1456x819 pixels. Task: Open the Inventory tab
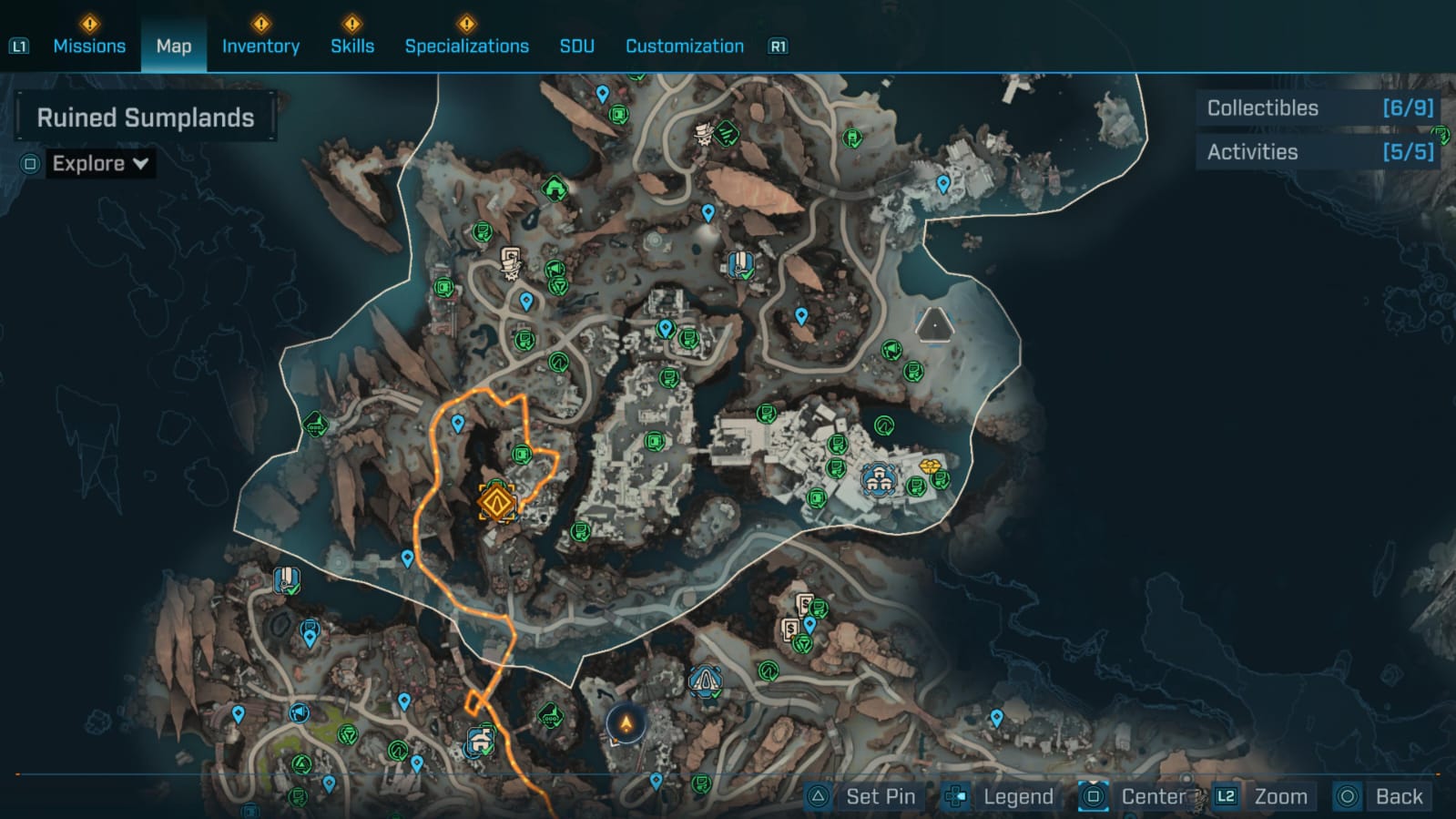260,46
